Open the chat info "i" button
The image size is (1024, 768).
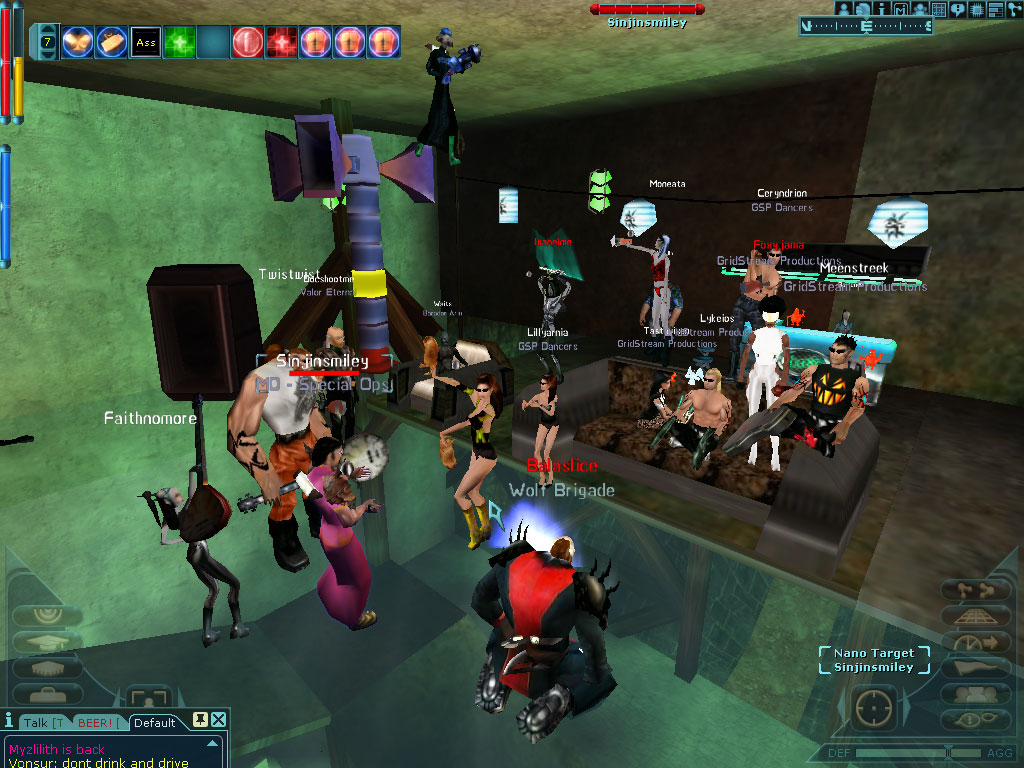pyautogui.click(x=9, y=720)
